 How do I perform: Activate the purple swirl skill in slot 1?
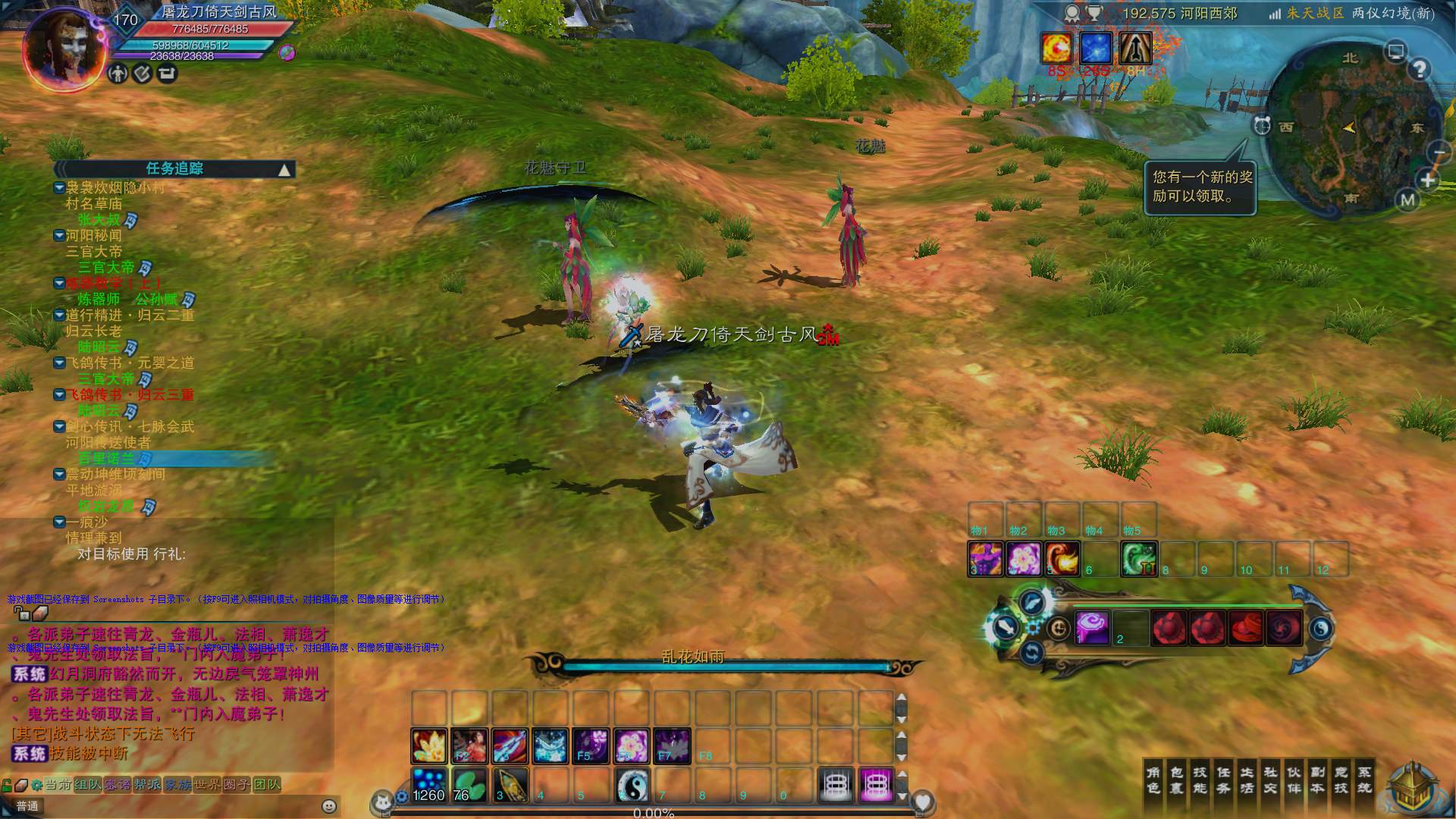[x=1092, y=627]
